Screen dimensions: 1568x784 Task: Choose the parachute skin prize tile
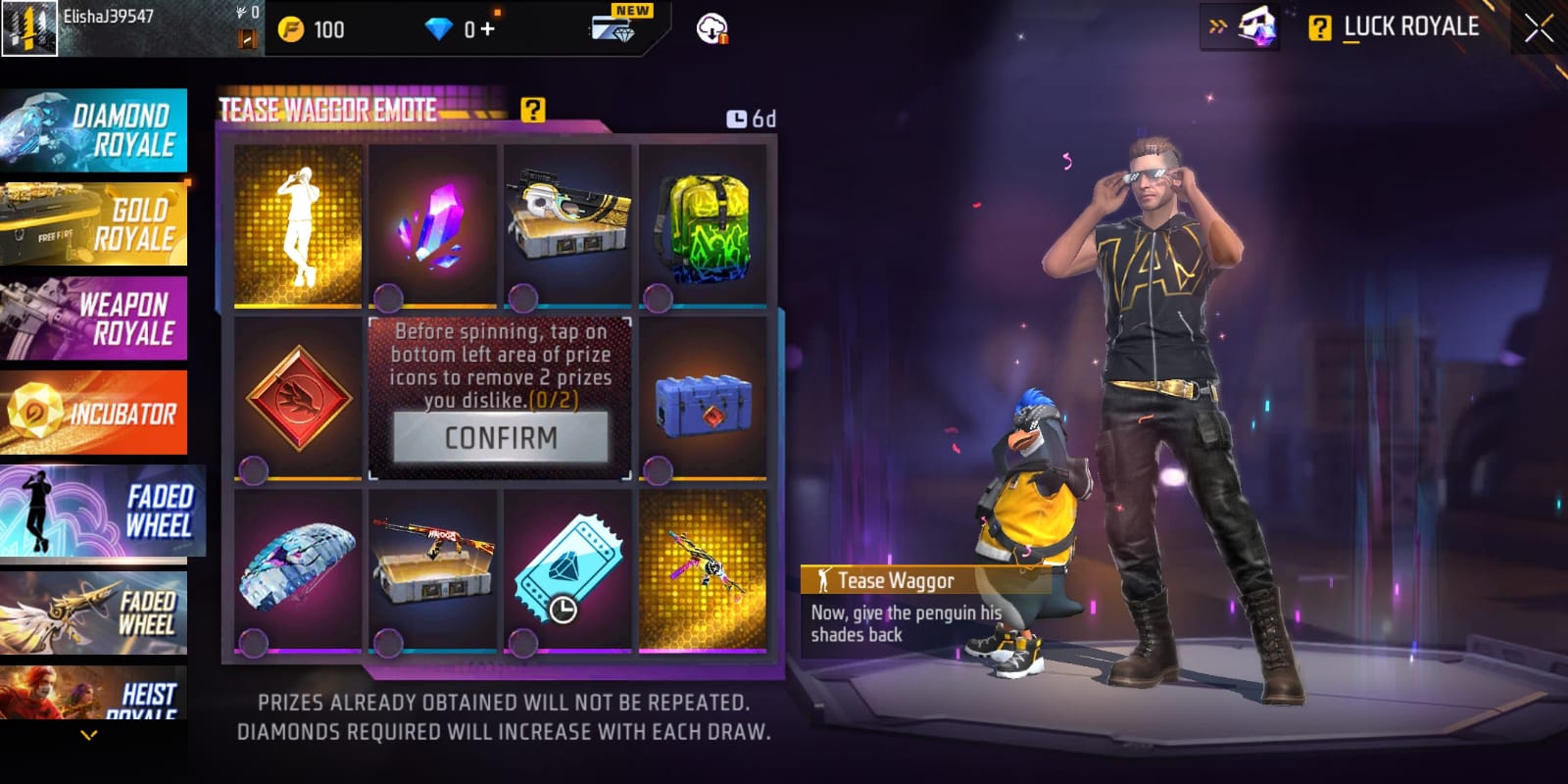298,569
